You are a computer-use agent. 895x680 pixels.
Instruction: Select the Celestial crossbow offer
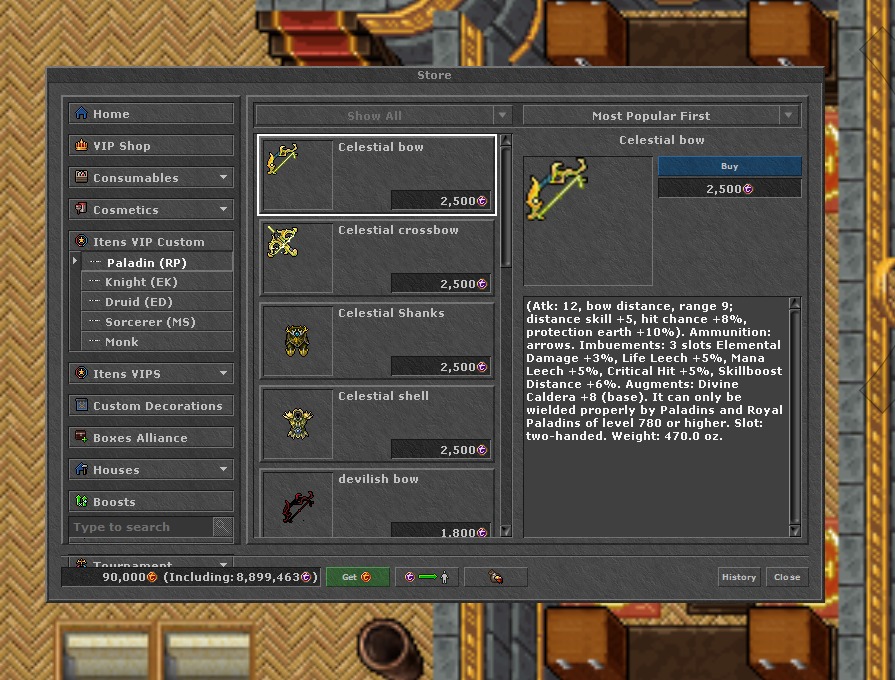(x=377, y=257)
